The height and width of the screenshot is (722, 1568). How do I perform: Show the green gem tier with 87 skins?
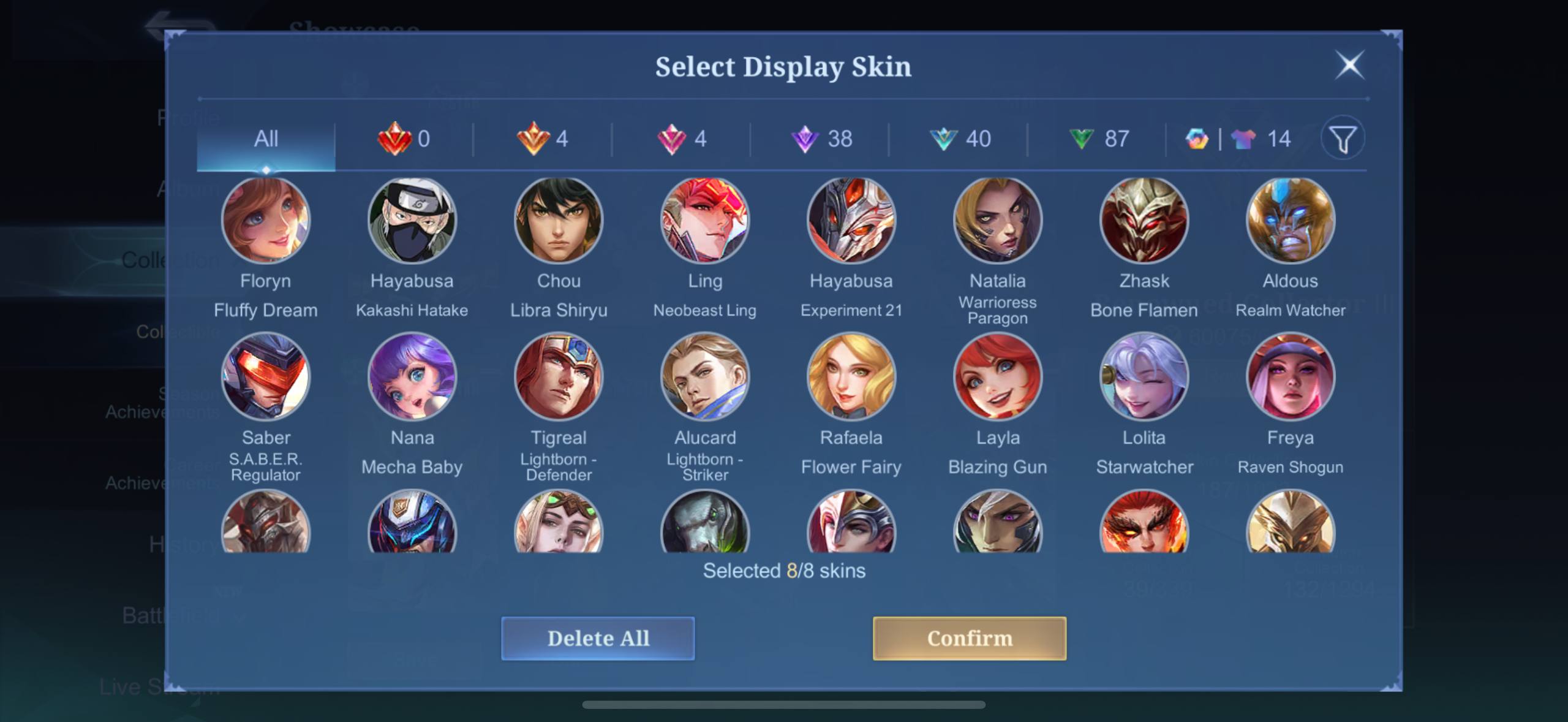[1099, 139]
